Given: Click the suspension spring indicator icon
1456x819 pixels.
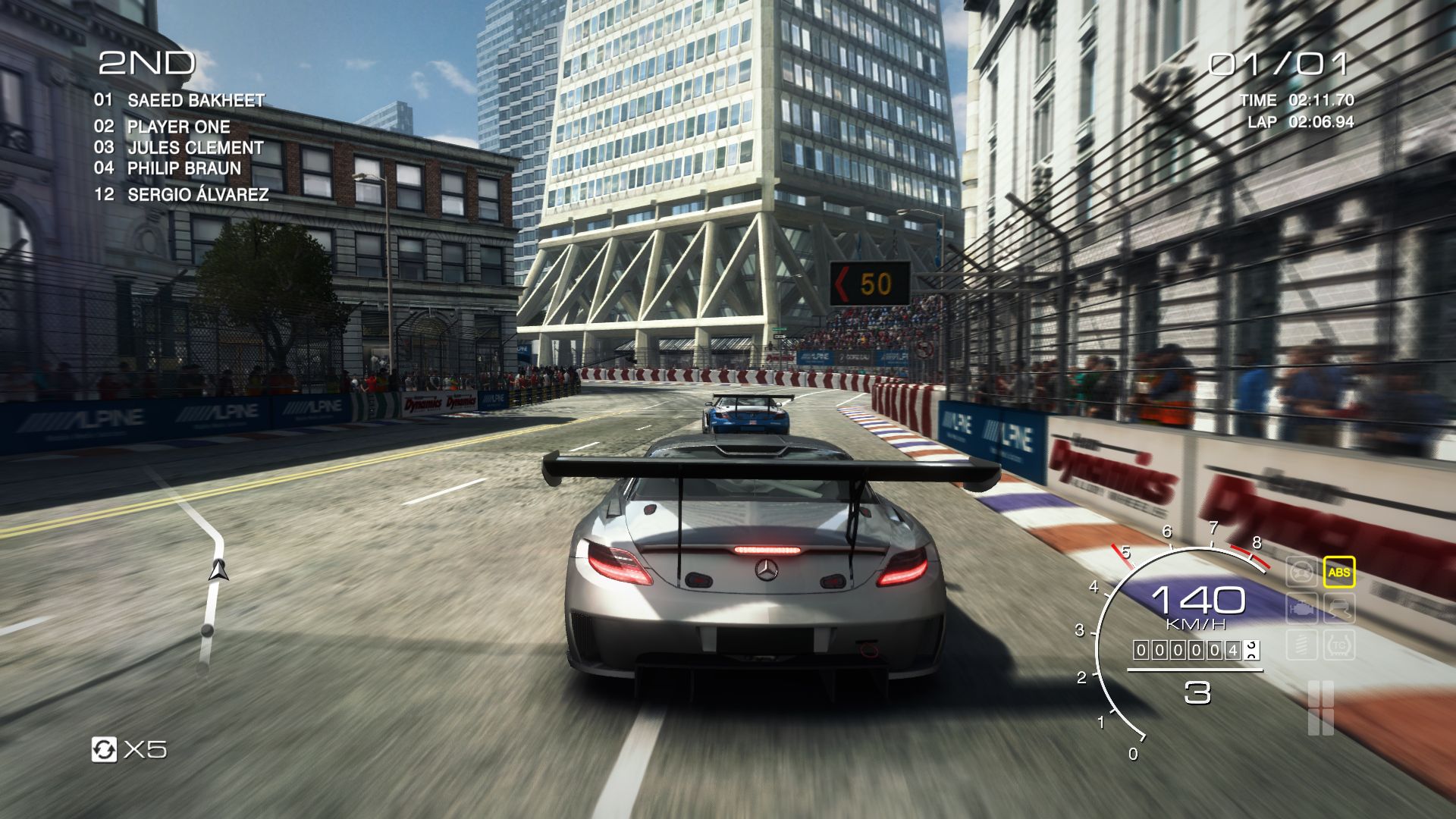Looking at the screenshot, I should point(1301,645).
